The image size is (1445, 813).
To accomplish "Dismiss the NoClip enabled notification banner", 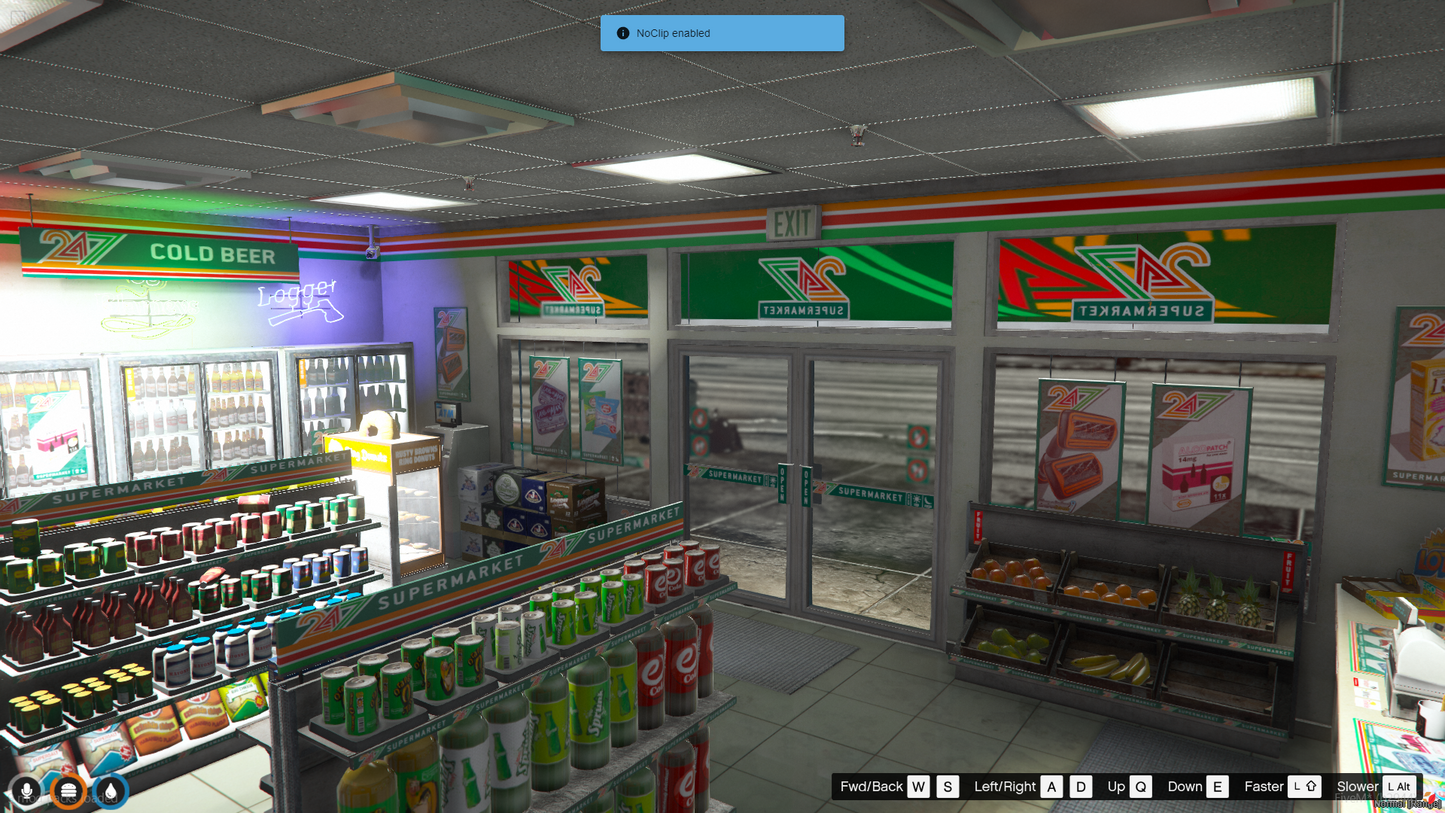I will pos(721,33).
